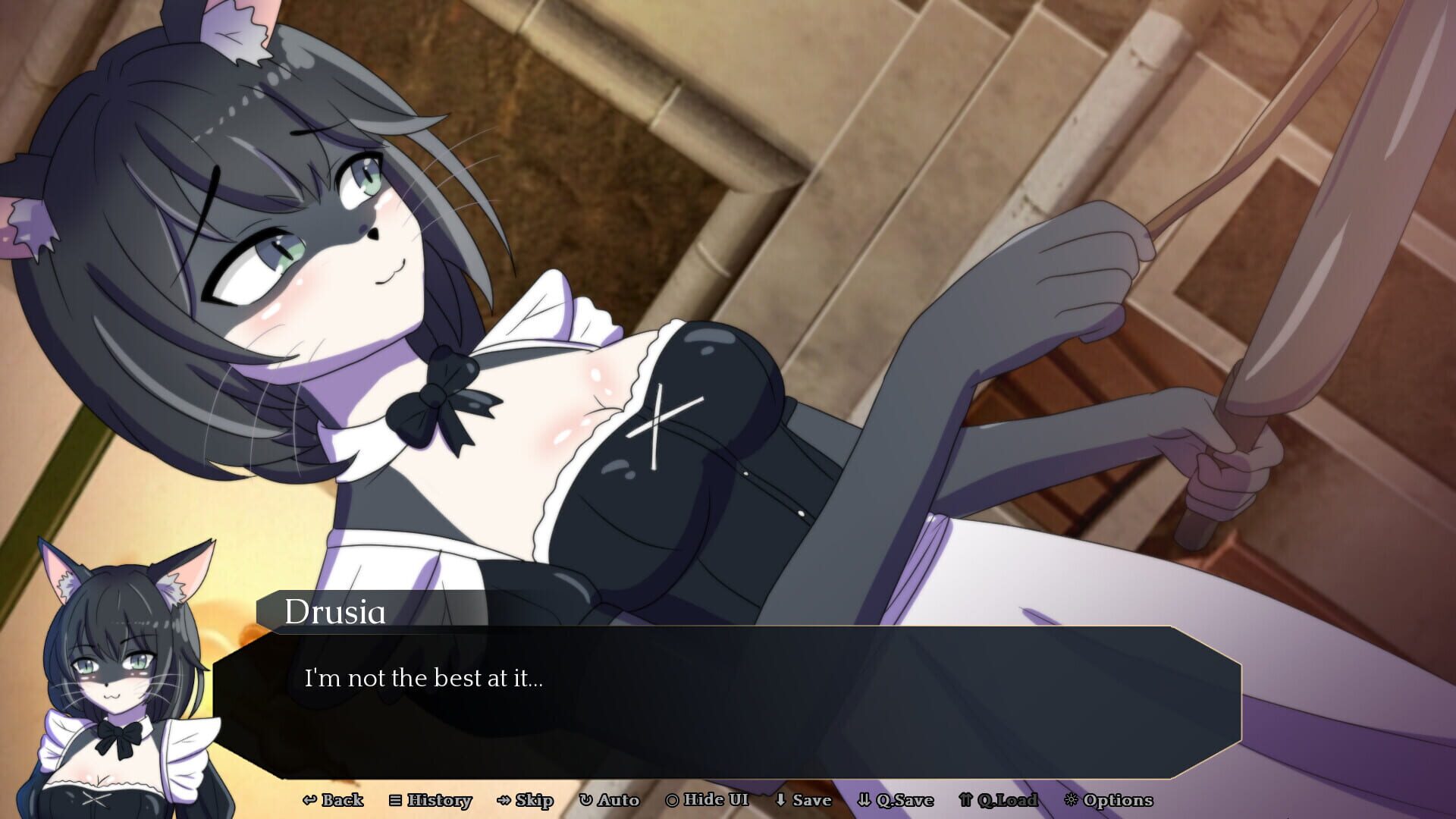The height and width of the screenshot is (819, 1456).
Task: Click Back to rewind dialogue
Action: (x=340, y=800)
